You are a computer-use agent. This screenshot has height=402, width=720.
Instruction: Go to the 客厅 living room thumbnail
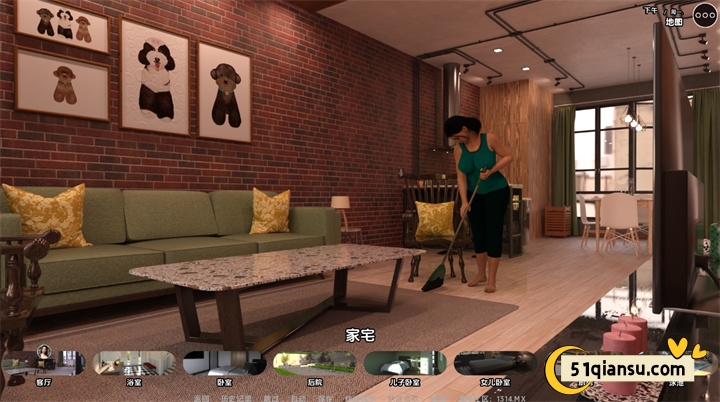point(44,364)
